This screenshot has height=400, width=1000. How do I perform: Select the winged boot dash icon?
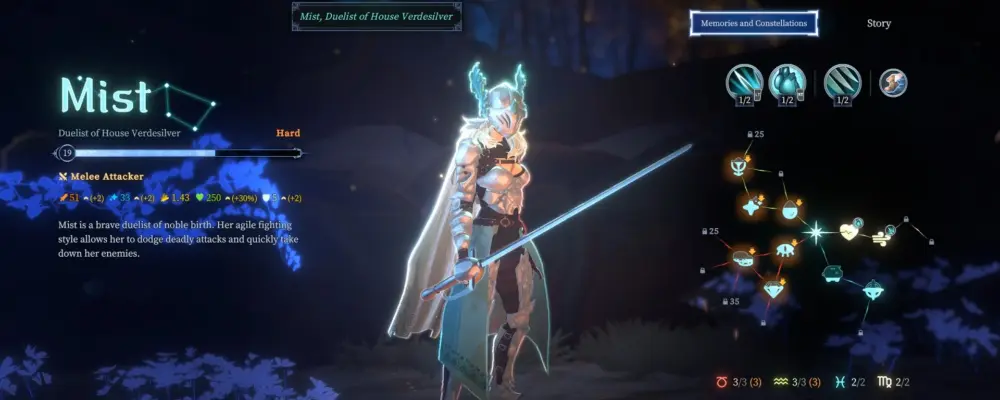893,82
